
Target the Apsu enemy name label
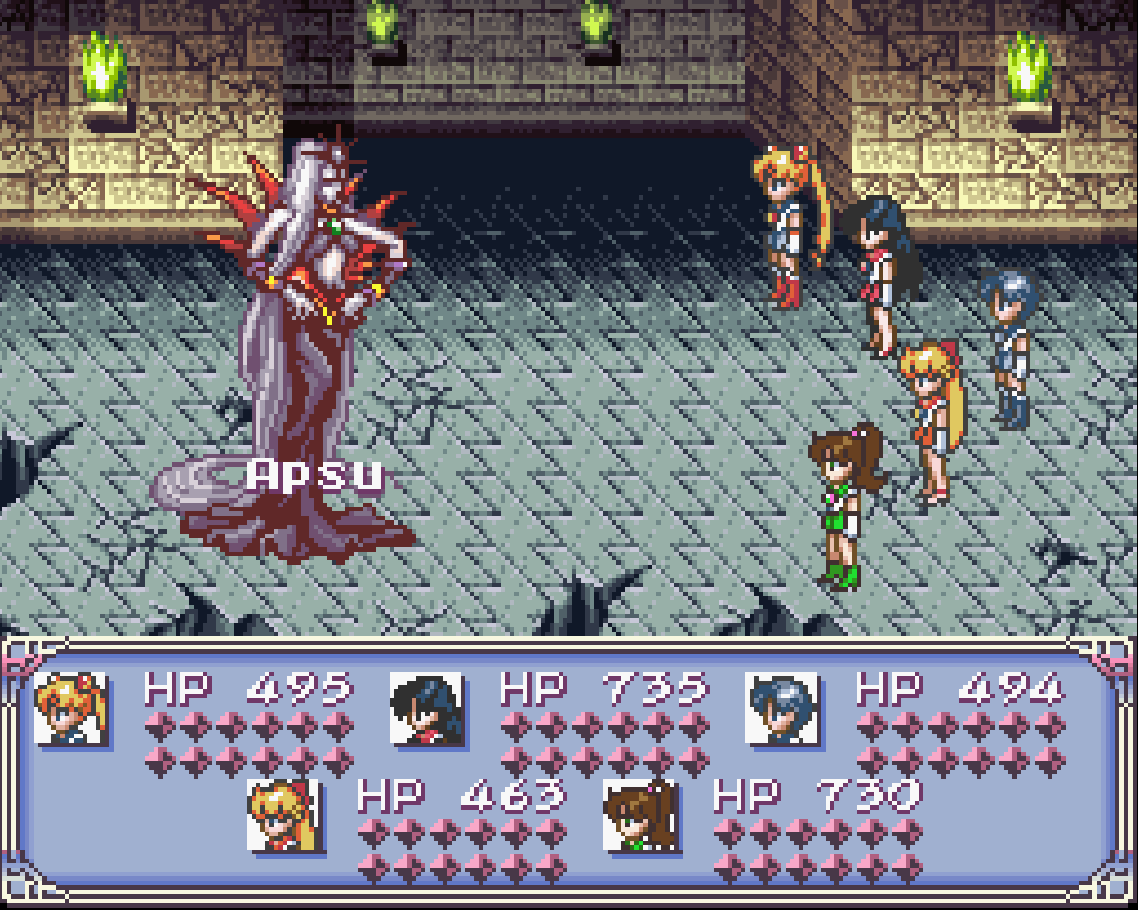point(316,475)
